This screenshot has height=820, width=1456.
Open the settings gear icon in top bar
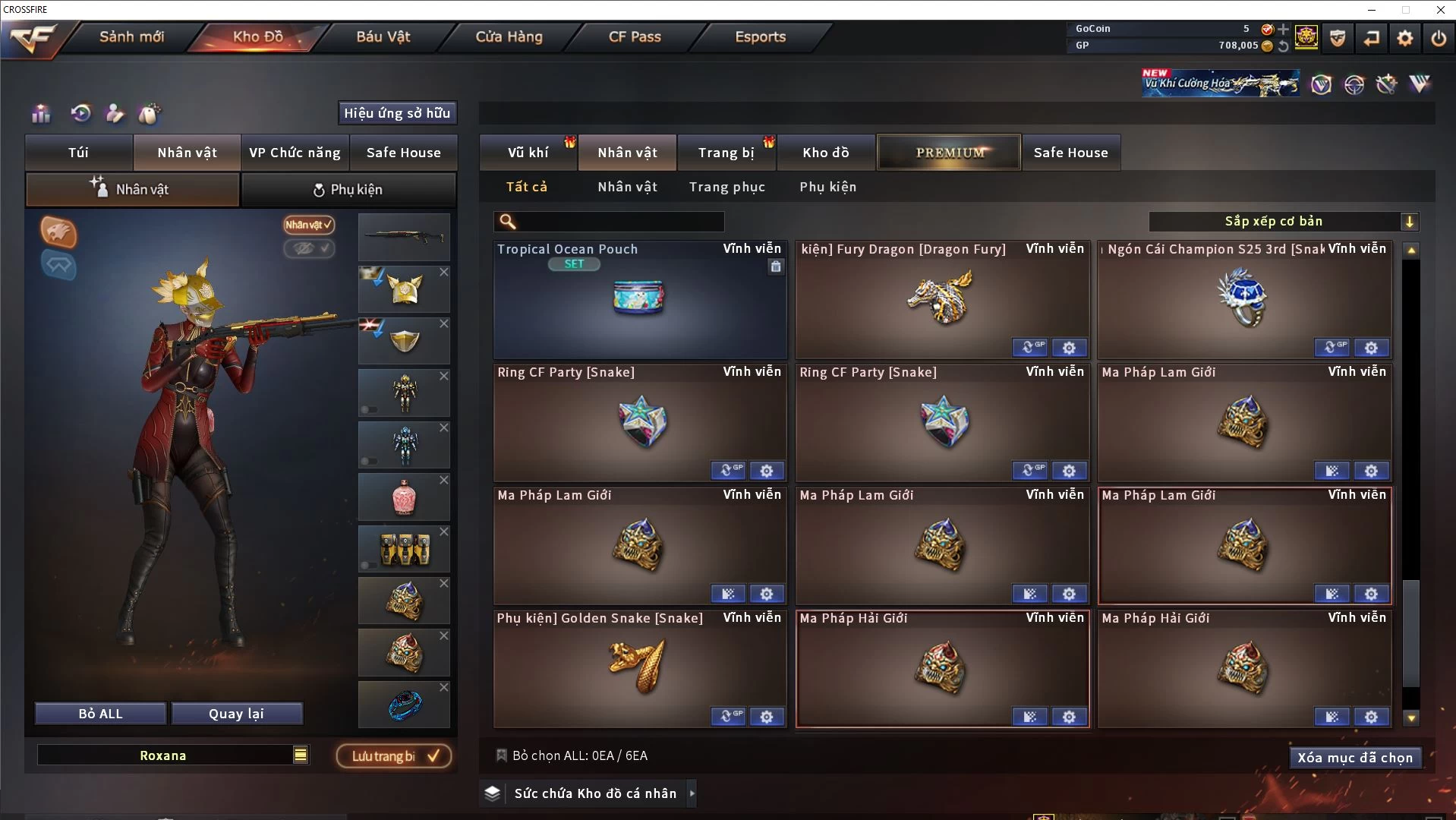click(x=1404, y=37)
